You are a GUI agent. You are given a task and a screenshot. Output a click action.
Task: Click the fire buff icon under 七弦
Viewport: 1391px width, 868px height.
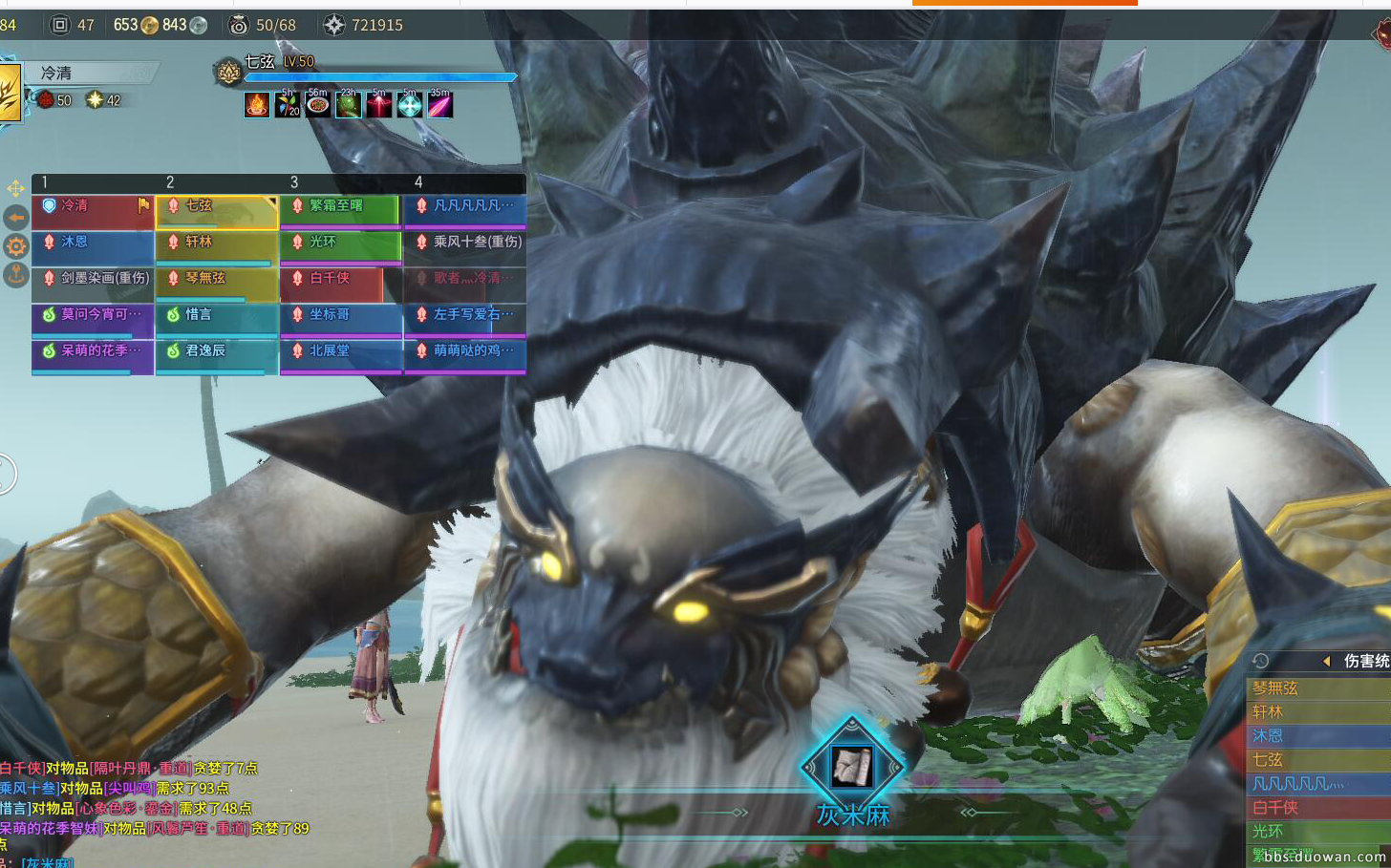(x=257, y=105)
